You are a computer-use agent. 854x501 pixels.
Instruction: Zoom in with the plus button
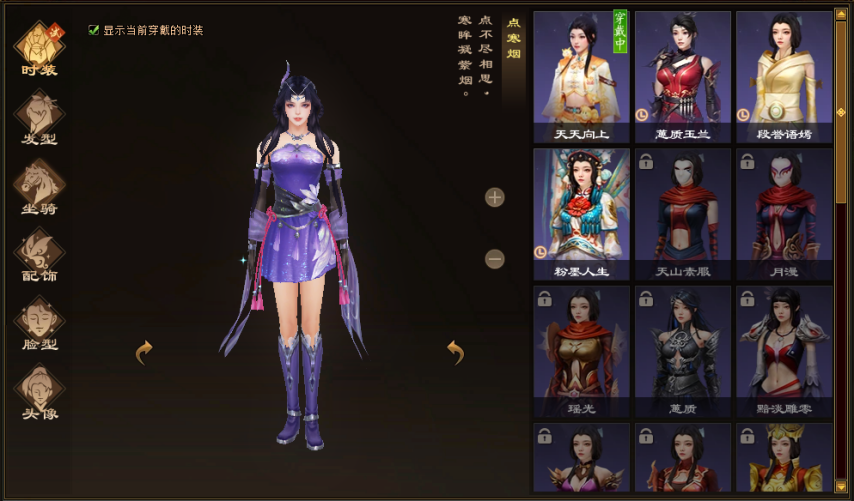pyautogui.click(x=495, y=197)
